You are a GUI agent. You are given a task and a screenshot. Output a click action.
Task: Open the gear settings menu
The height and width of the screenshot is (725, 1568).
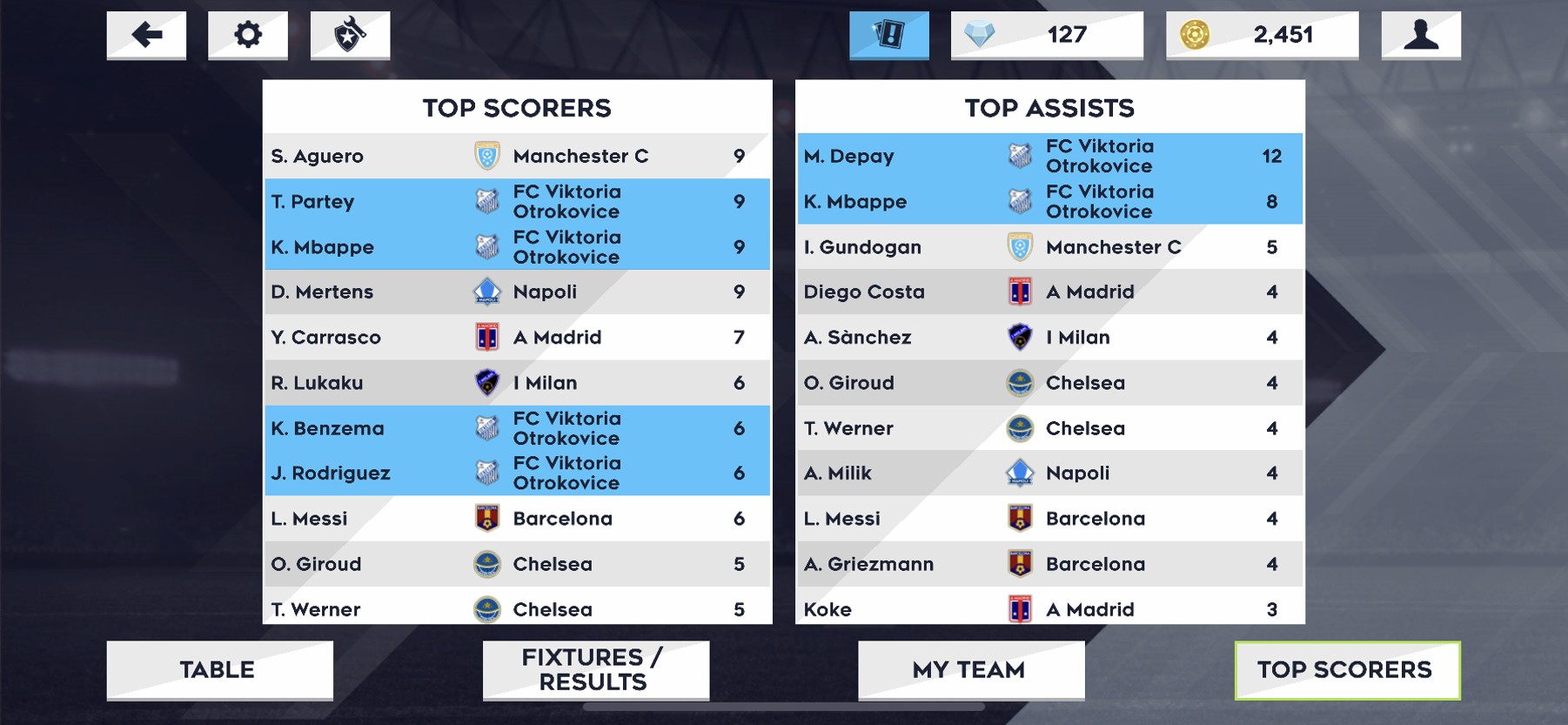pos(248,35)
